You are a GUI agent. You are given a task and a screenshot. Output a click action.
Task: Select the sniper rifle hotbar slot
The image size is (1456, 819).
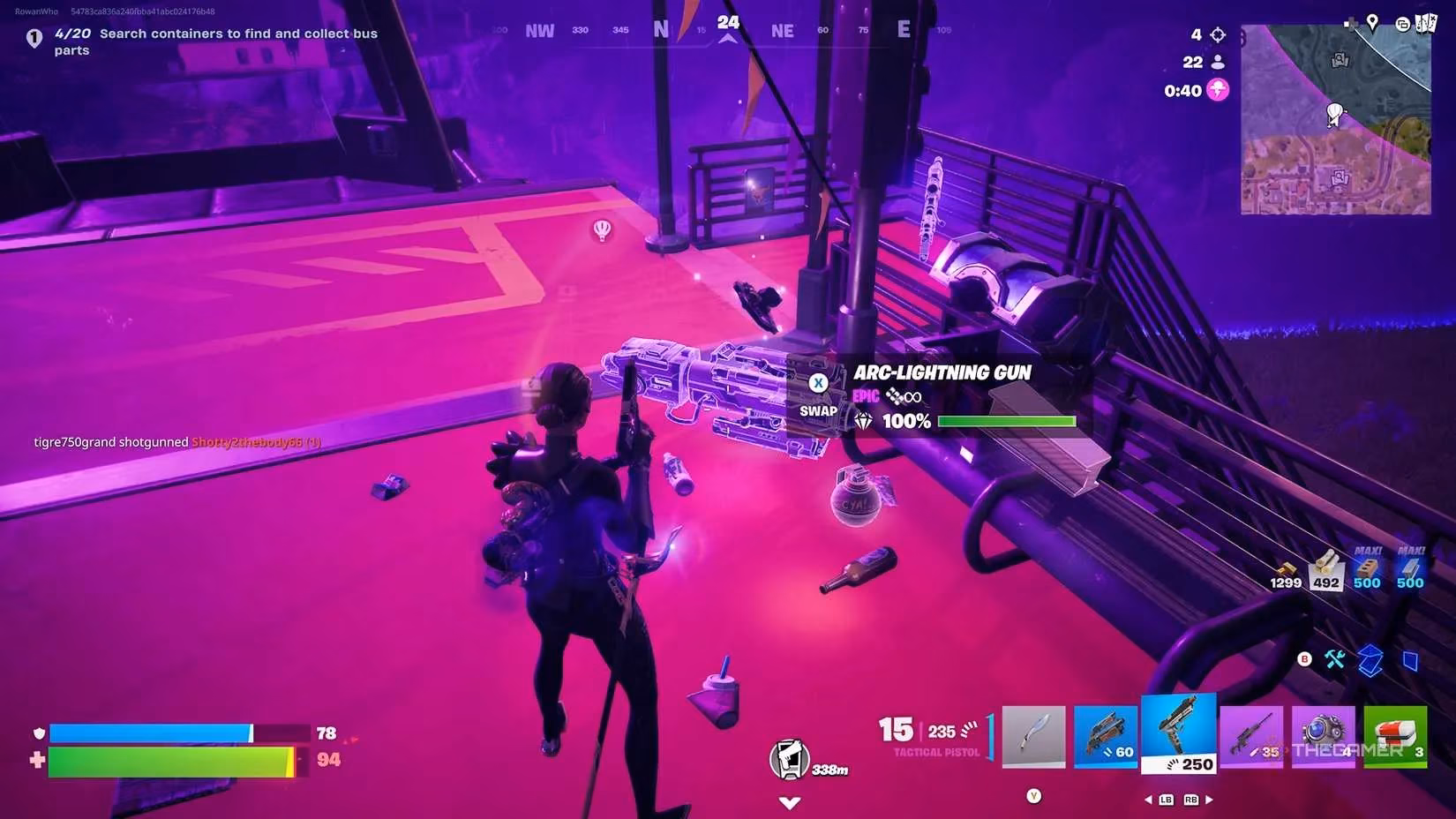tap(1251, 735)
